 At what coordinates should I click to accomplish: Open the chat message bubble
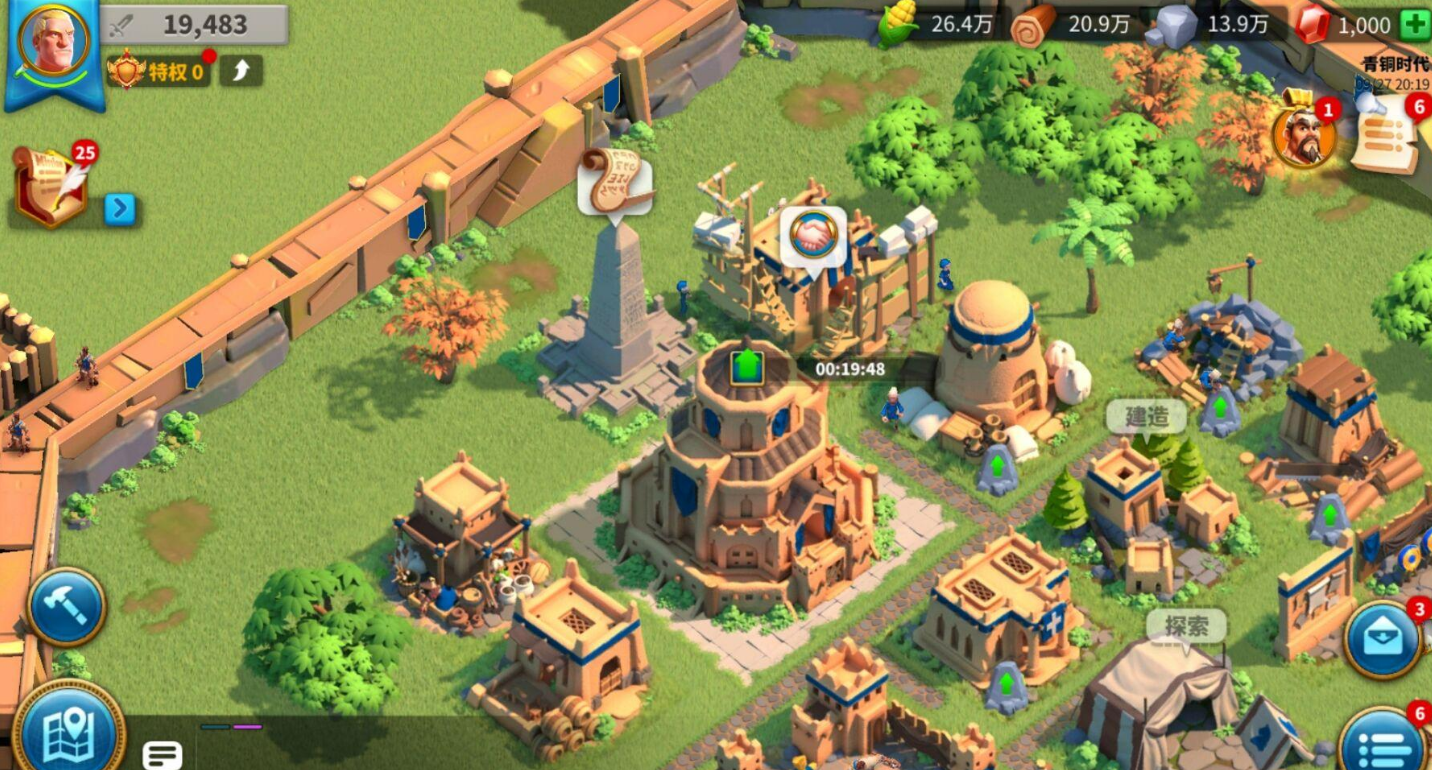tap(162, 754)
